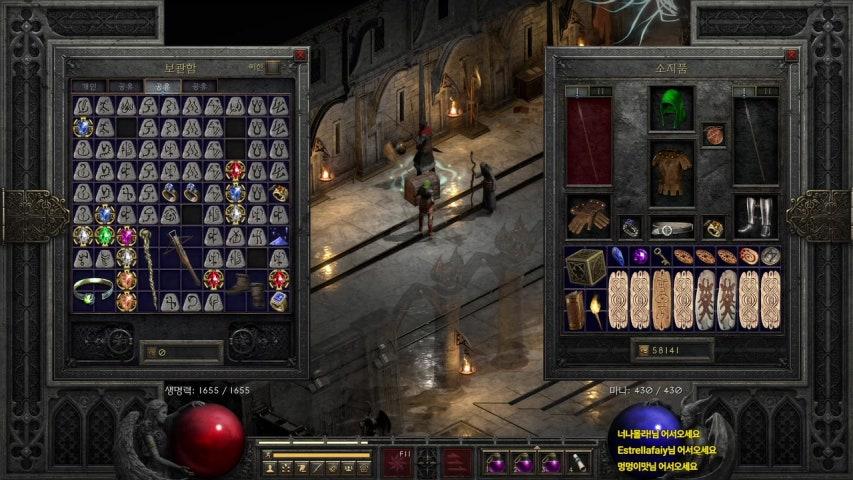Choose the equipped metal boots
Image resolution: width=853 pixels, height=480 pixels.
coord(755,215)
